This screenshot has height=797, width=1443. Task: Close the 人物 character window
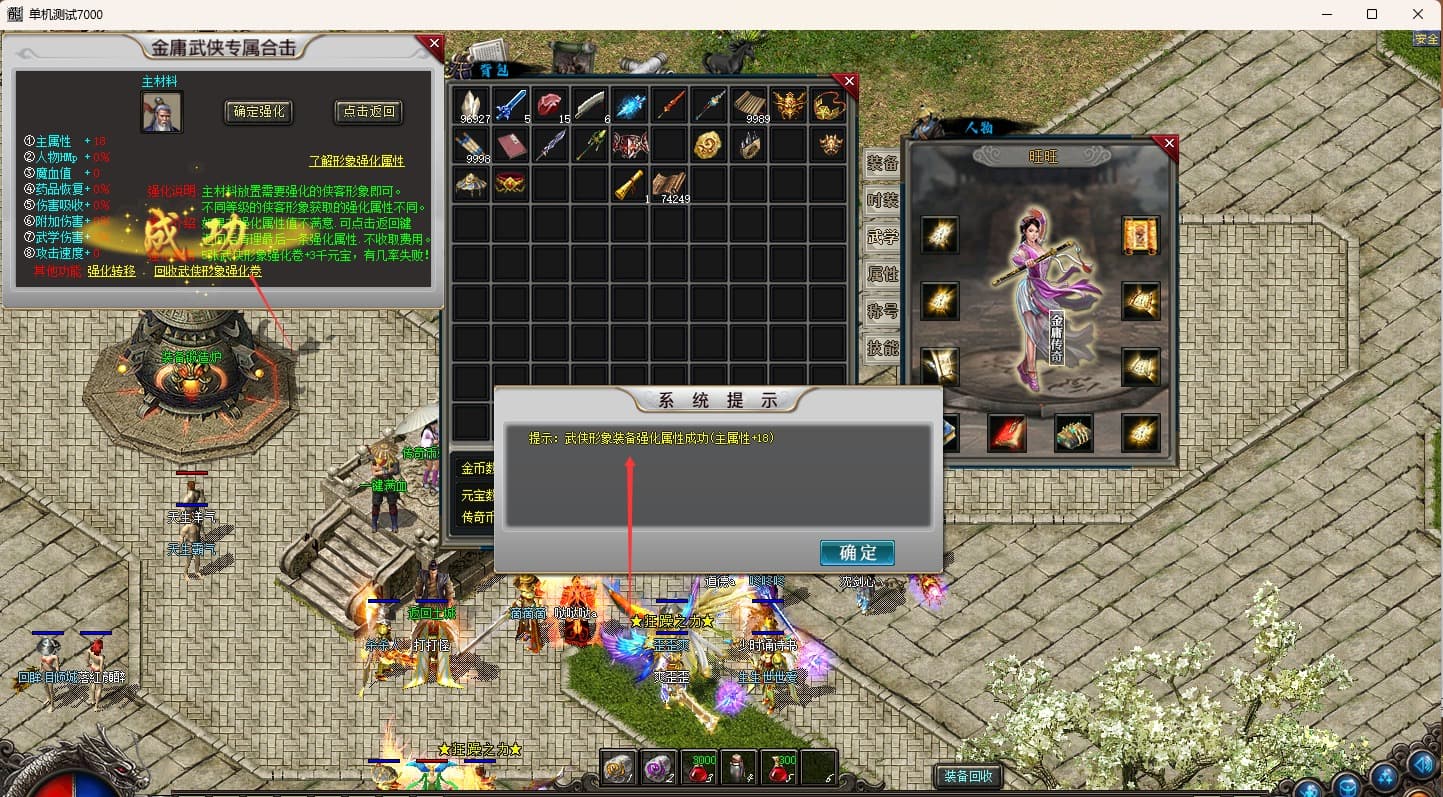click(1169, 144)
